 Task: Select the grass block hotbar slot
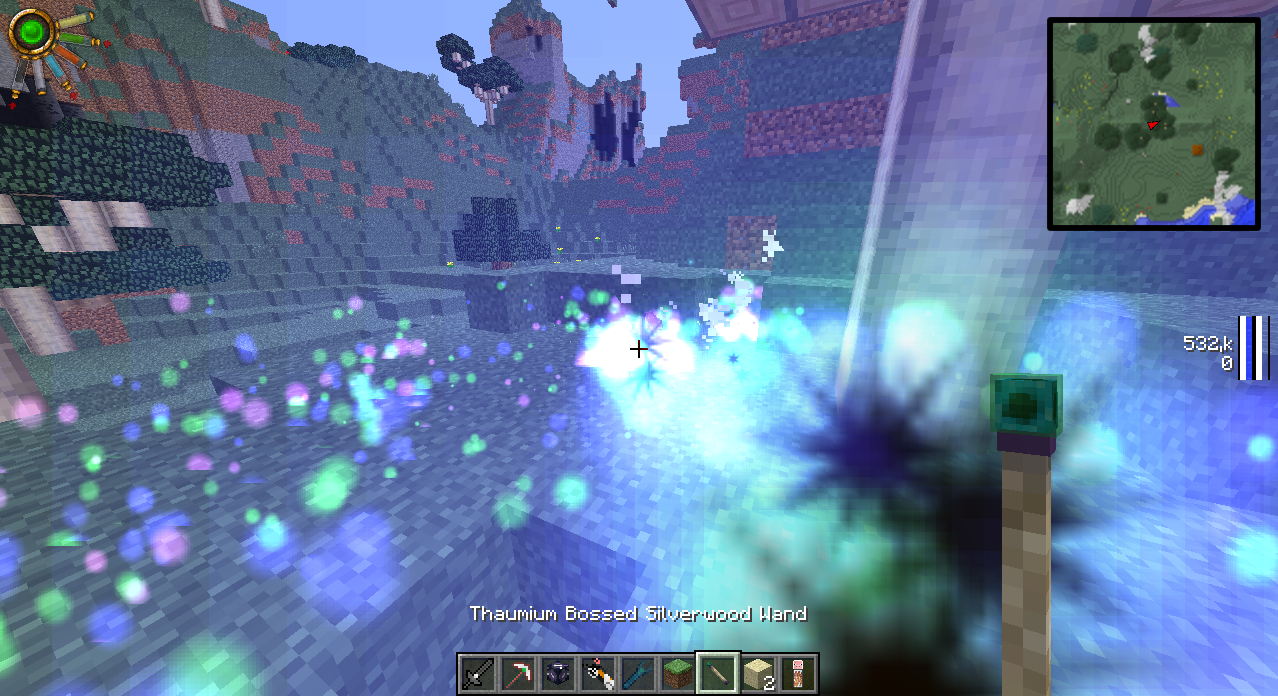point(678,674)
